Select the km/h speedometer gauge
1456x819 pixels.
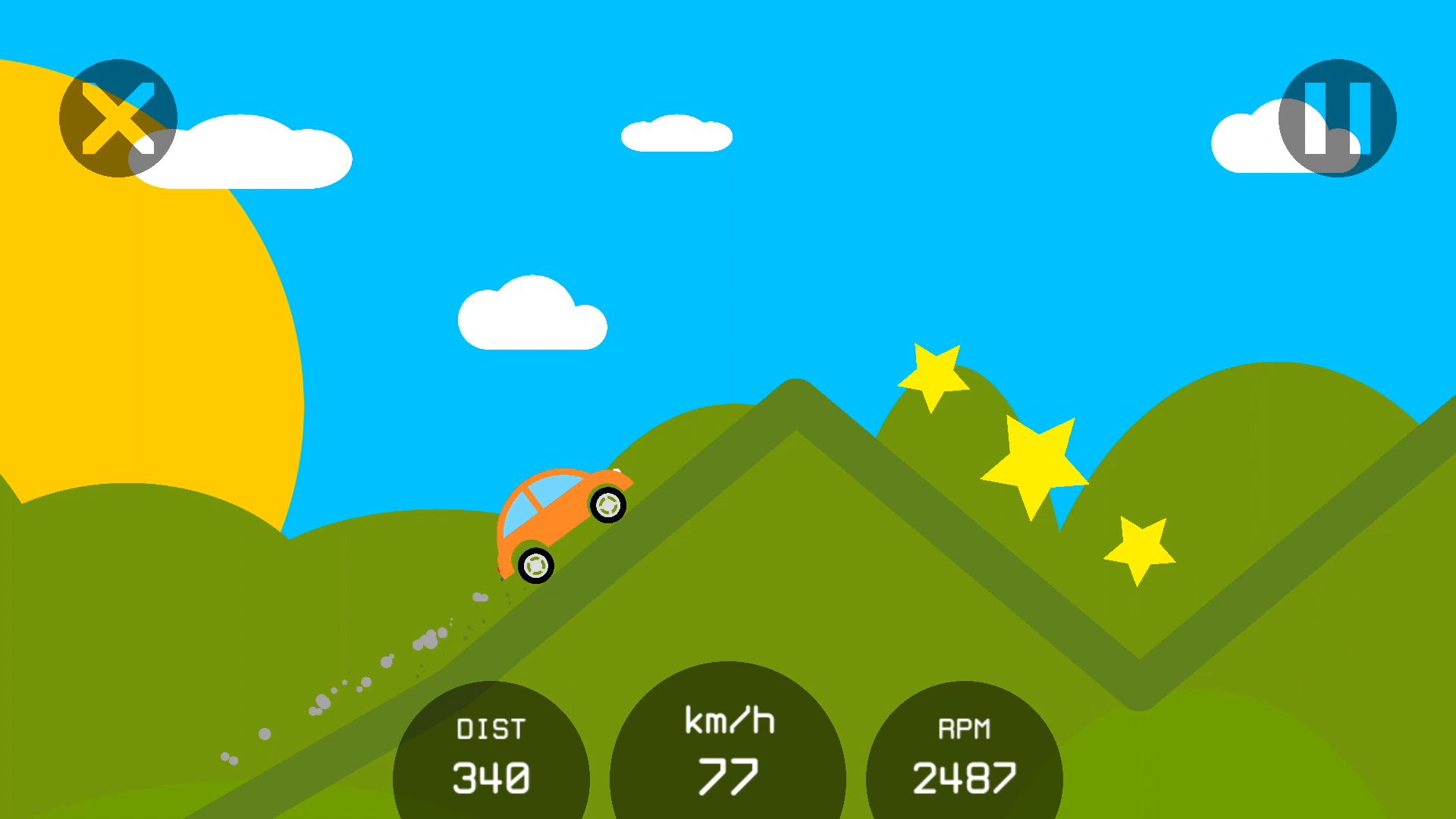tap(728, 751)
